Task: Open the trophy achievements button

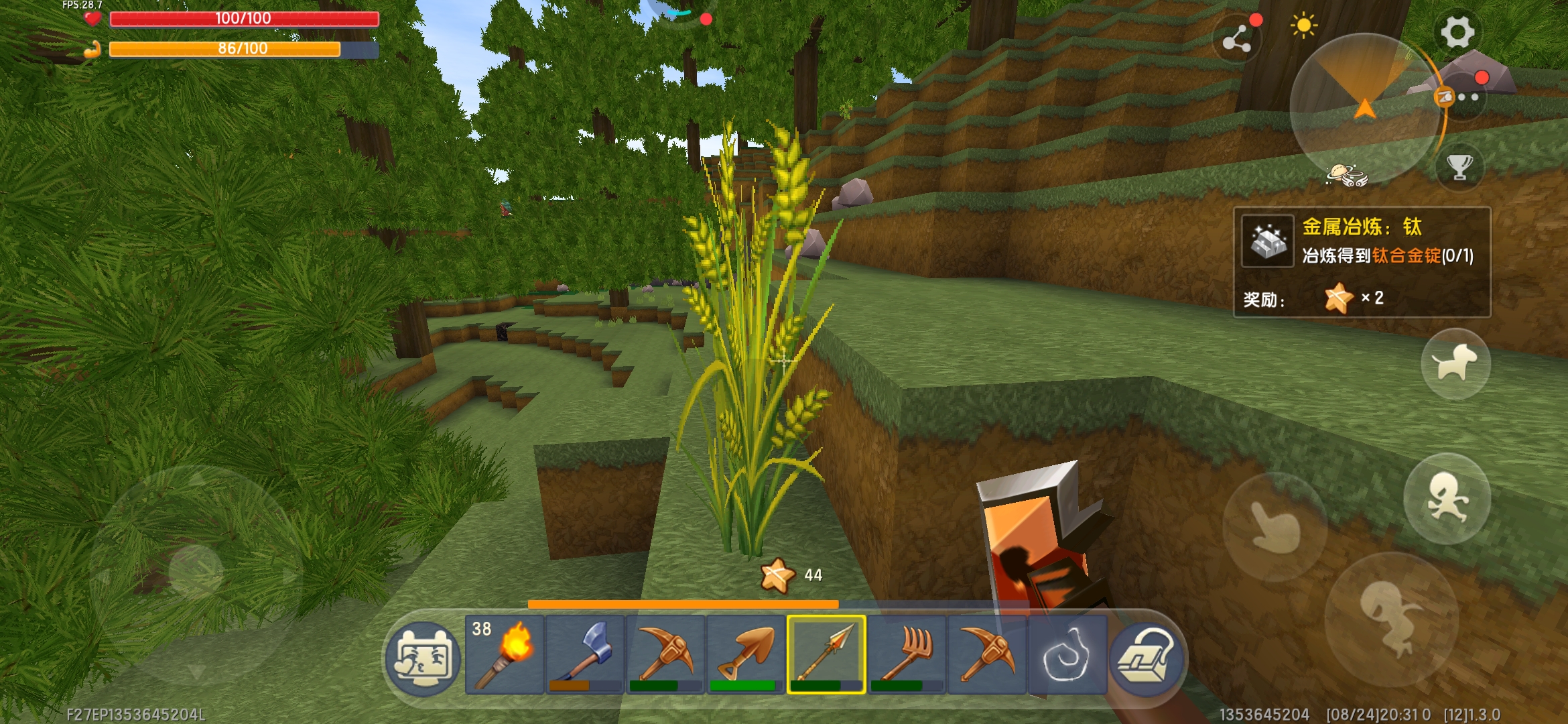Action: [1459, 167]
